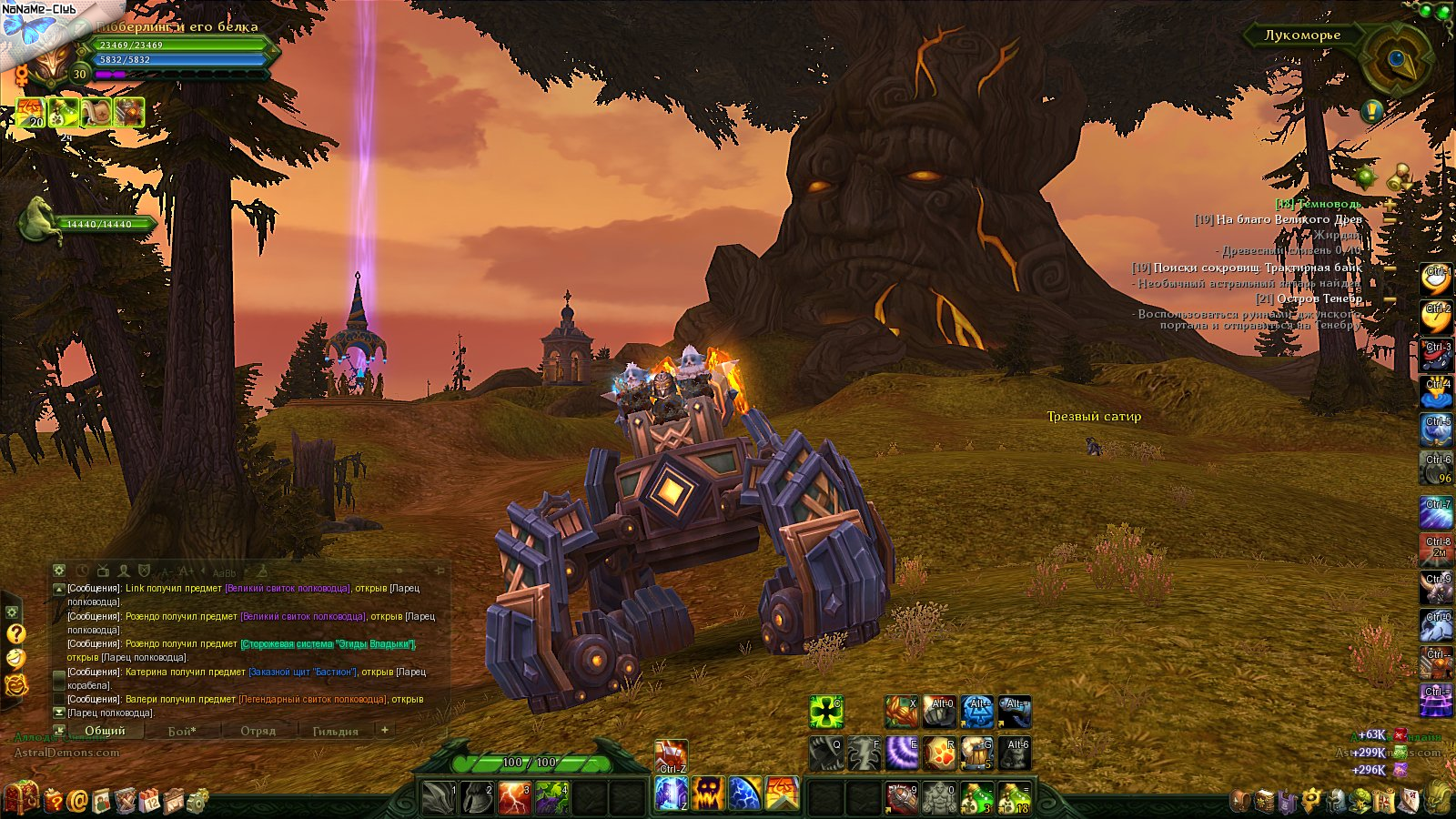1456x819 pixels.
Task: Open the mail at-sign icon
Action: pos(77,801)
